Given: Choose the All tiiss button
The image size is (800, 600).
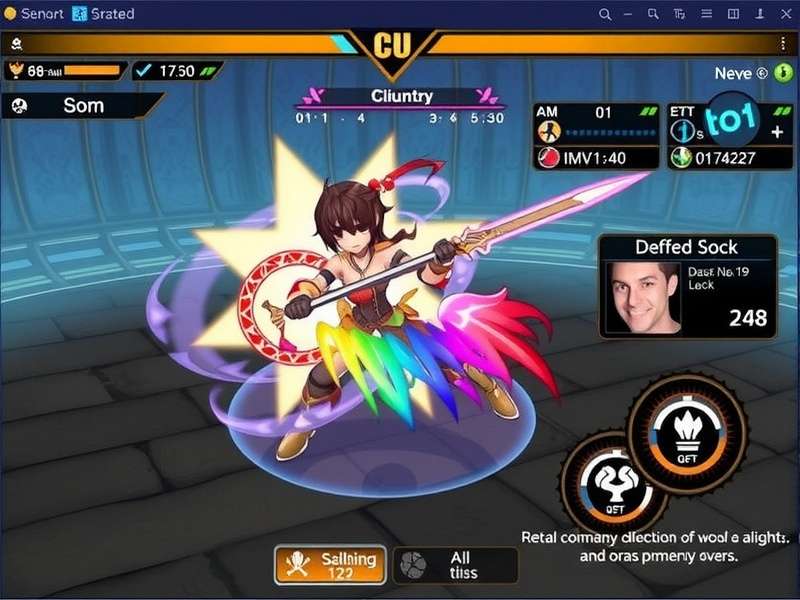Looking at the screenshot, I should [x=455, y=565].
